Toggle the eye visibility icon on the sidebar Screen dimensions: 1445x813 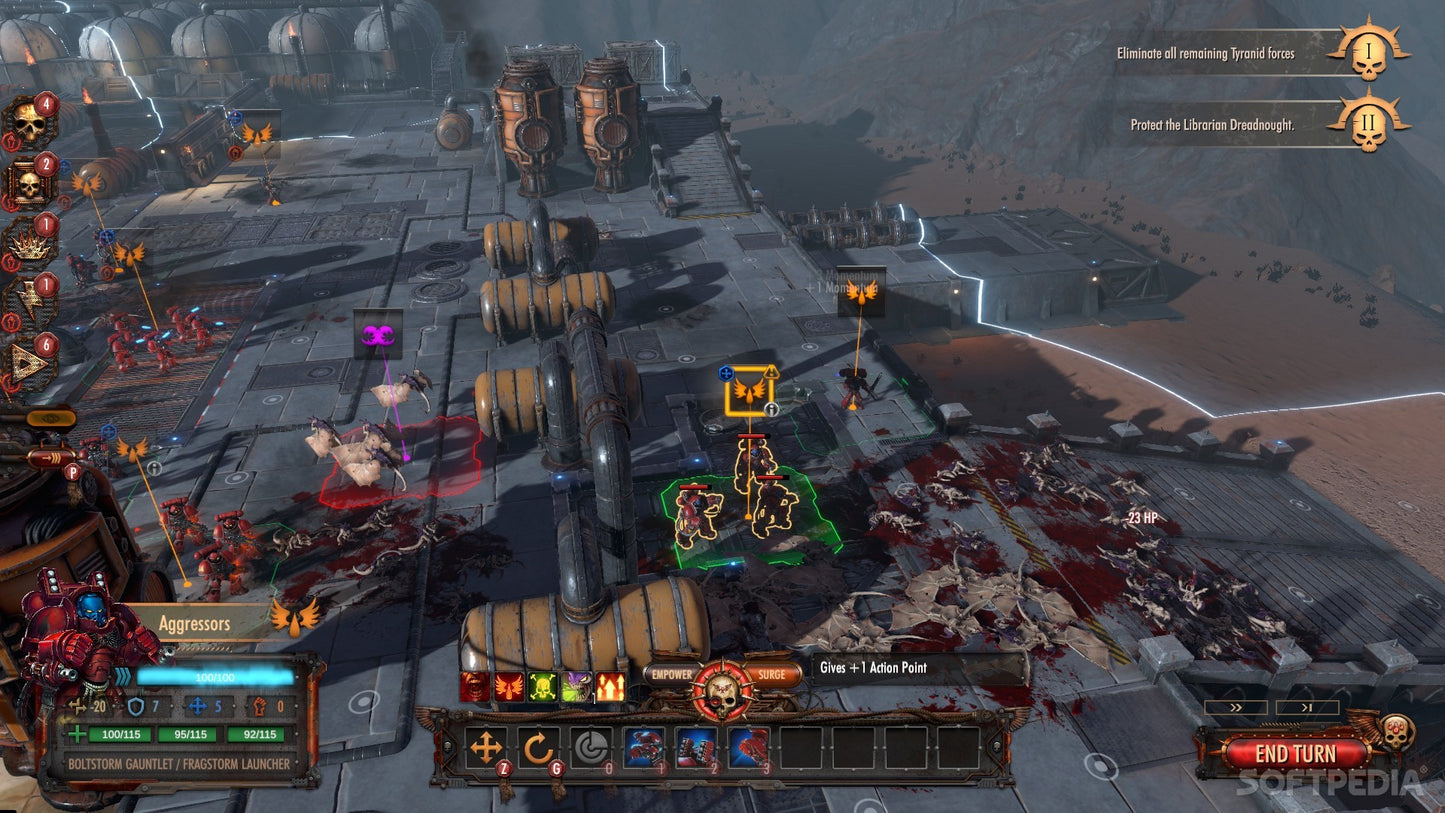point(50,417)
